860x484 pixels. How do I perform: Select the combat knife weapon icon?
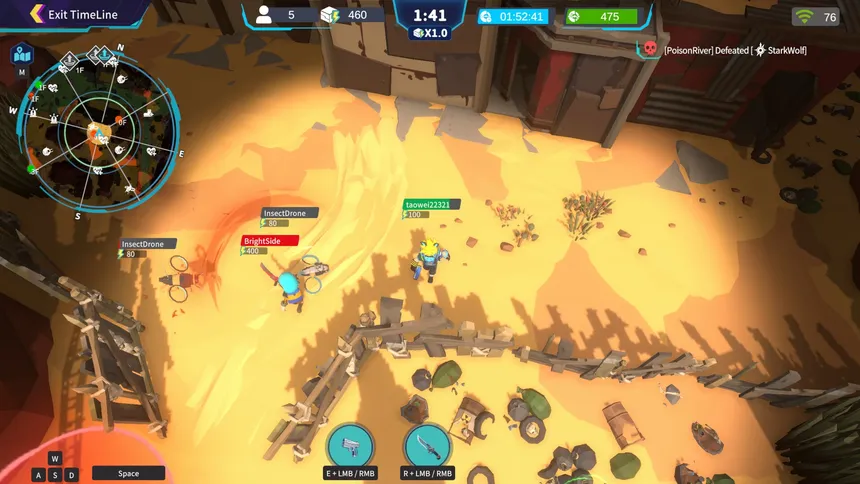[x=428, y=445]
